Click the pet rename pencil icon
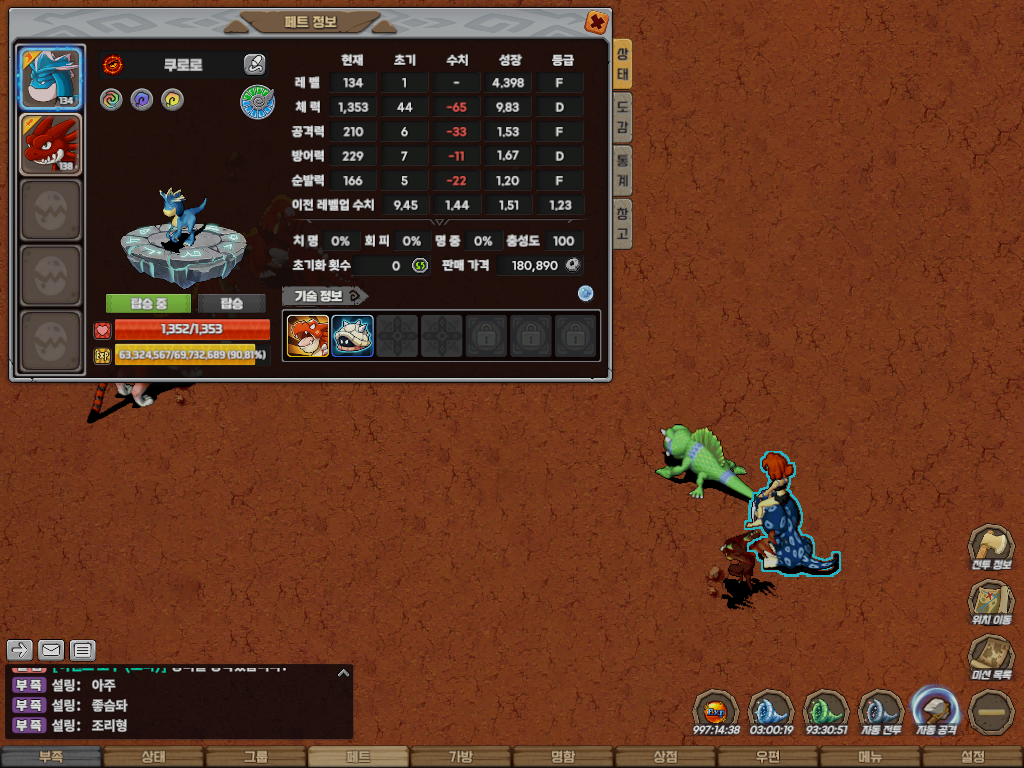Screen dimensions: 1024x768 pos(254,65)
